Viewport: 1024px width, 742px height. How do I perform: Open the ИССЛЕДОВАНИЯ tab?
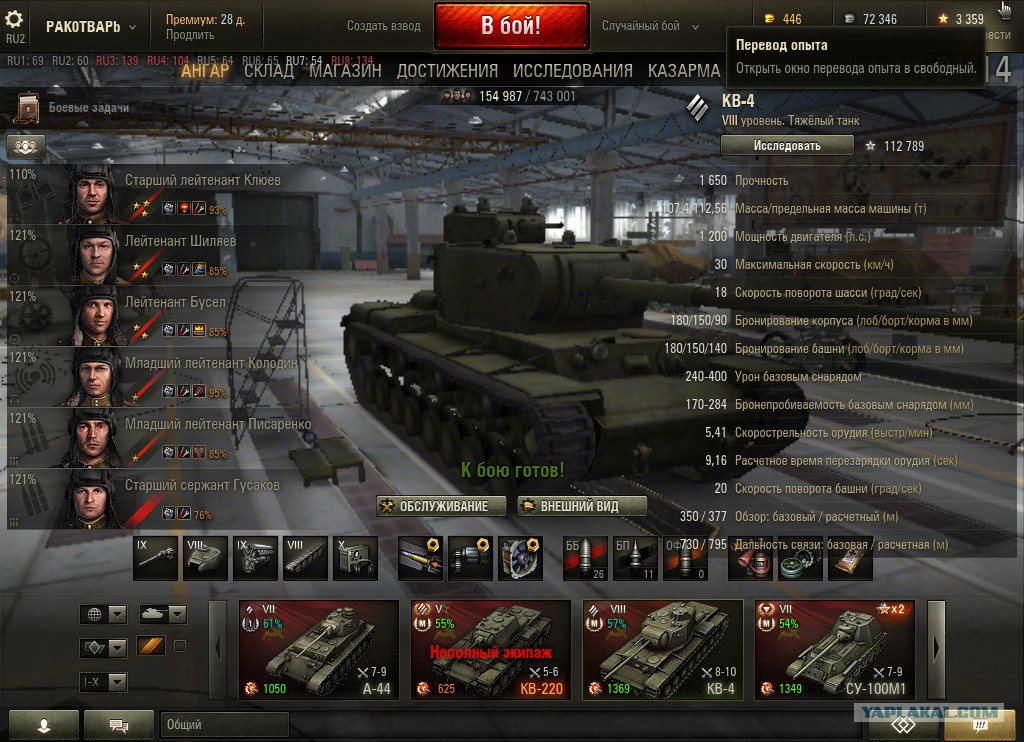point(572,70)
